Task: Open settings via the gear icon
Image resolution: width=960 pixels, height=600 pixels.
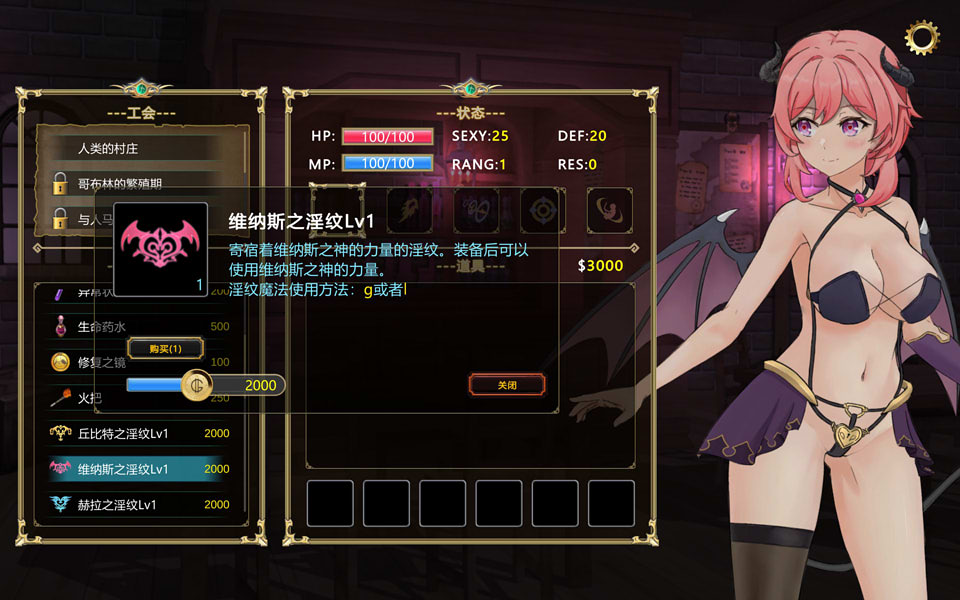Action: click(921, 37)
